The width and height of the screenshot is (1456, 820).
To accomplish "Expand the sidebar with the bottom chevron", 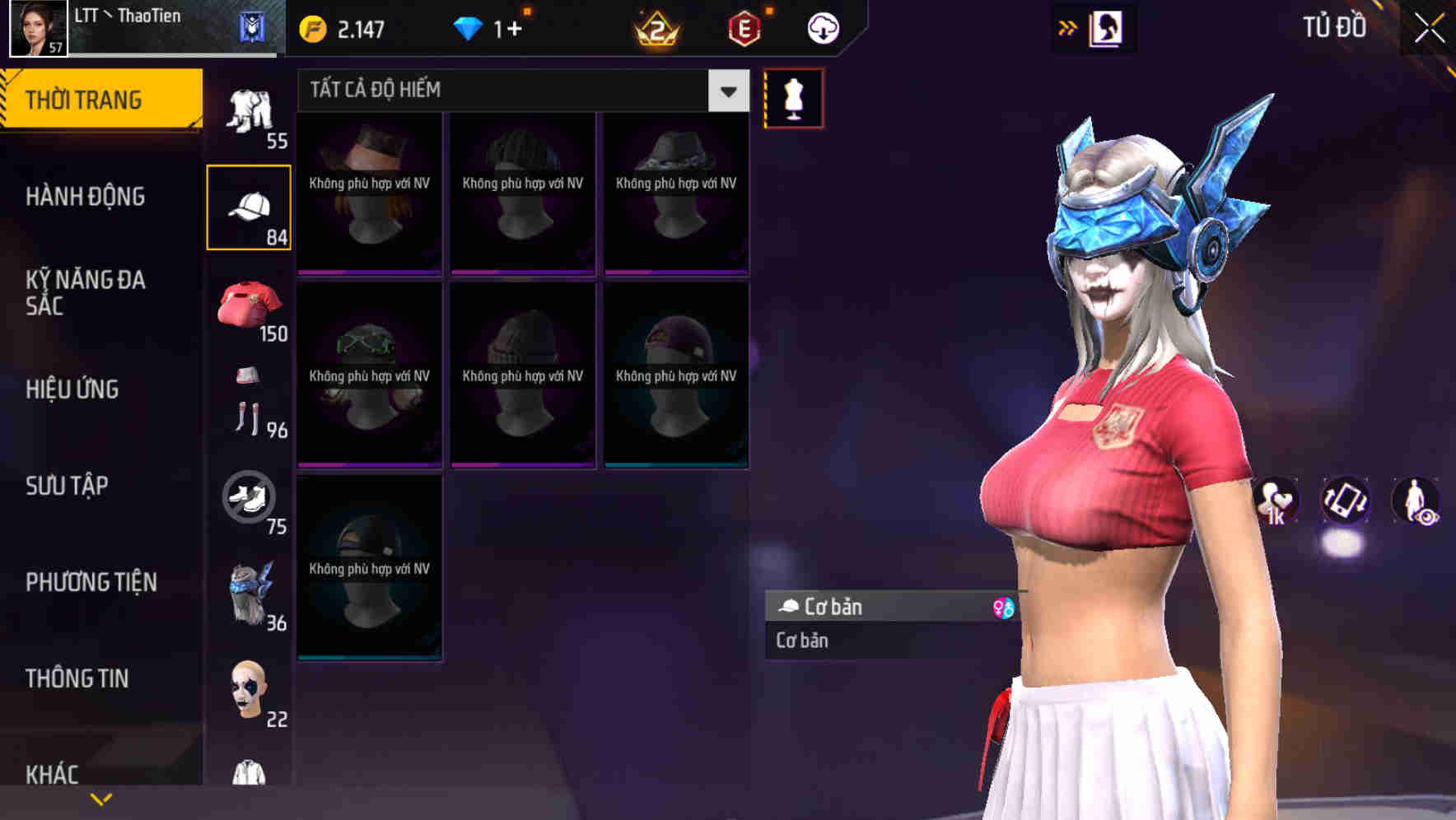I will coord(102,798).
